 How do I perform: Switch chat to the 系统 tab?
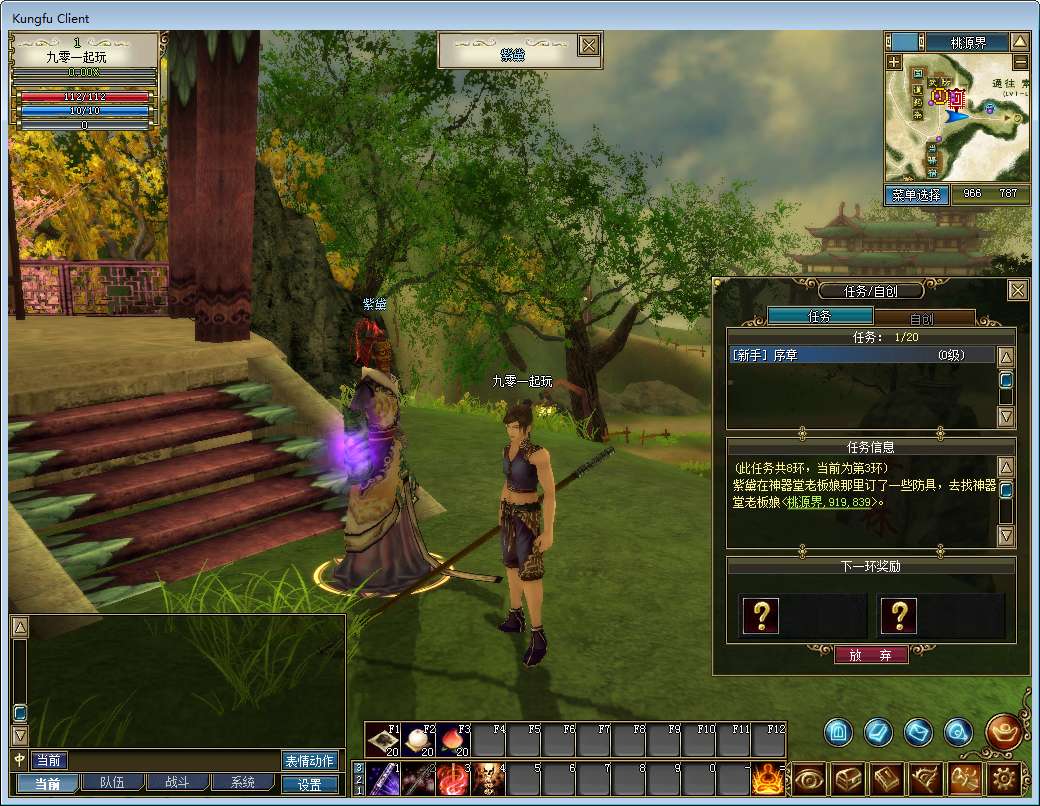click(241, 783)
